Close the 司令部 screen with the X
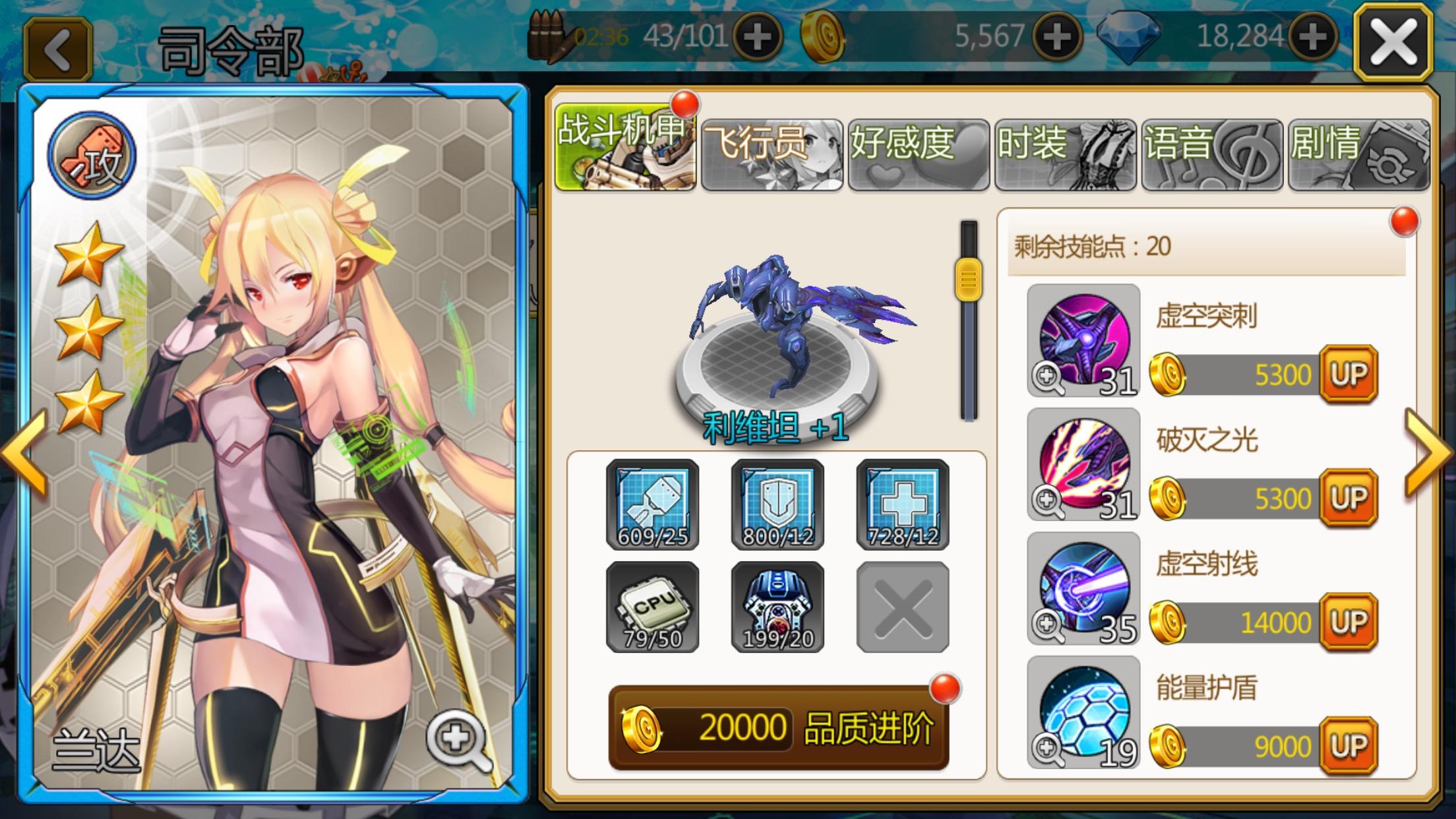The height and width of the screenshot is (819, 1456). (x=1393, y=42)
